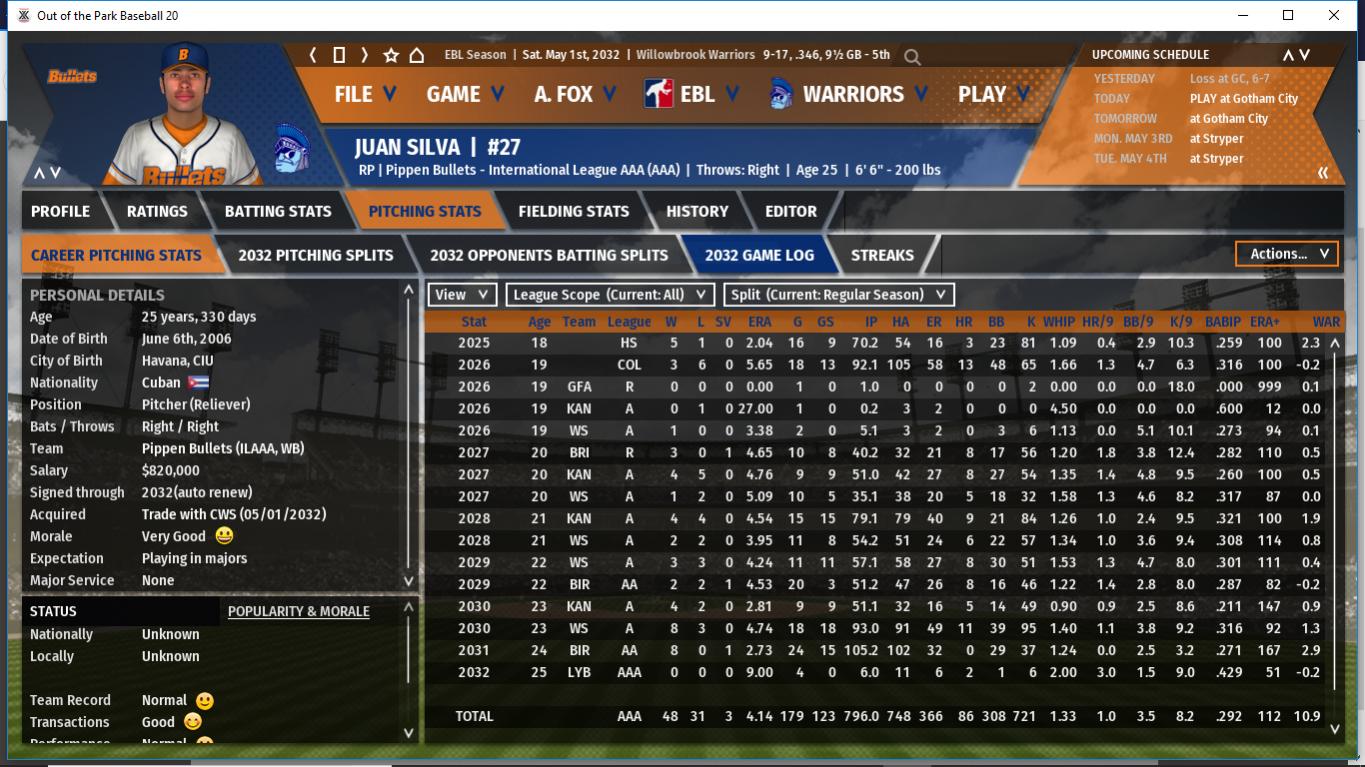Open the WARRIORS team menu
The height and width of the screenshot is (767, 1365).
click(x=848, y=94)
